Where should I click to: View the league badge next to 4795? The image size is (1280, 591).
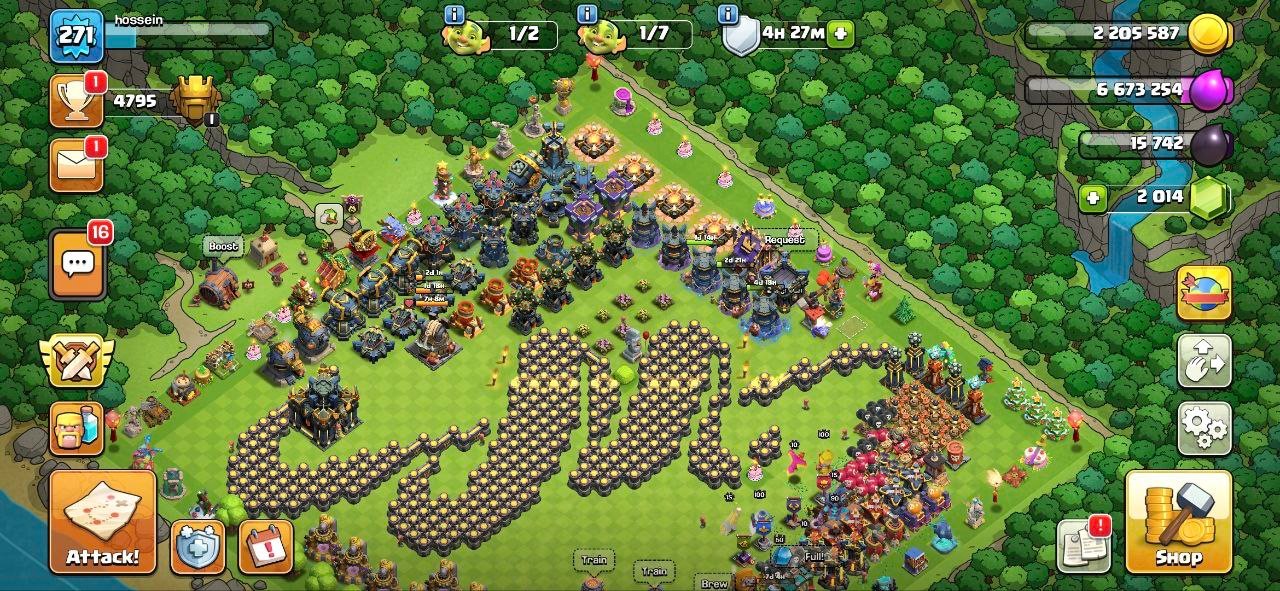[x=195, y=100]
